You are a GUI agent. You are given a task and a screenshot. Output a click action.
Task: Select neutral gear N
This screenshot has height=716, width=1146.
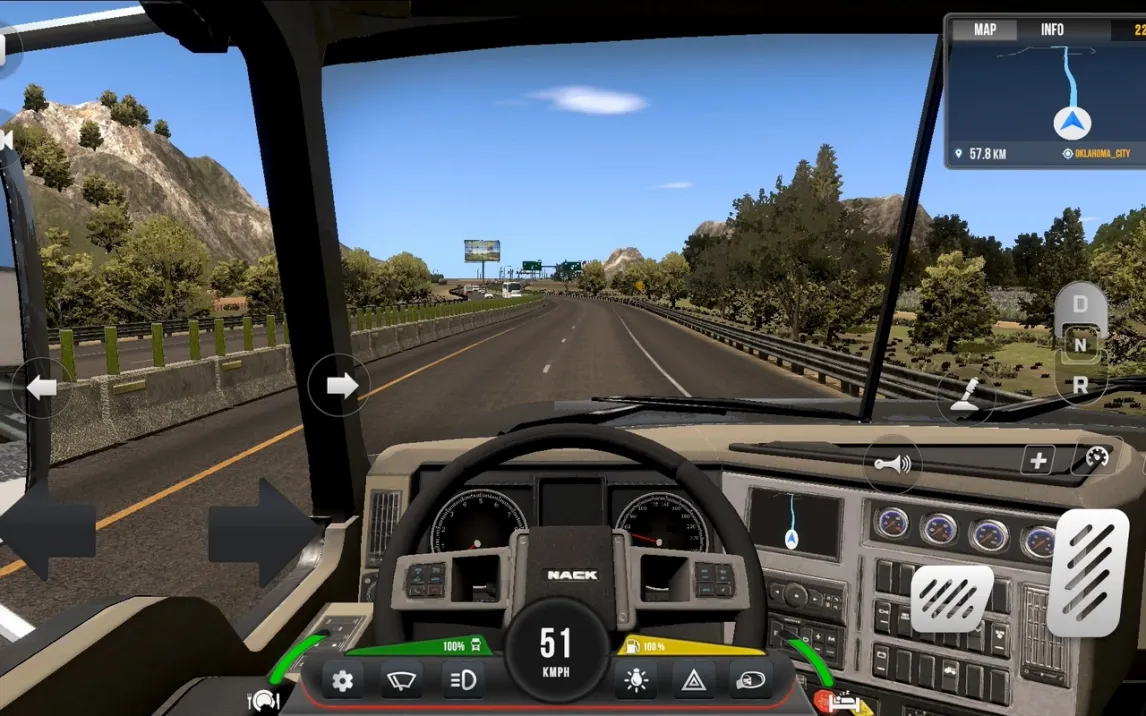point(1080,346)
